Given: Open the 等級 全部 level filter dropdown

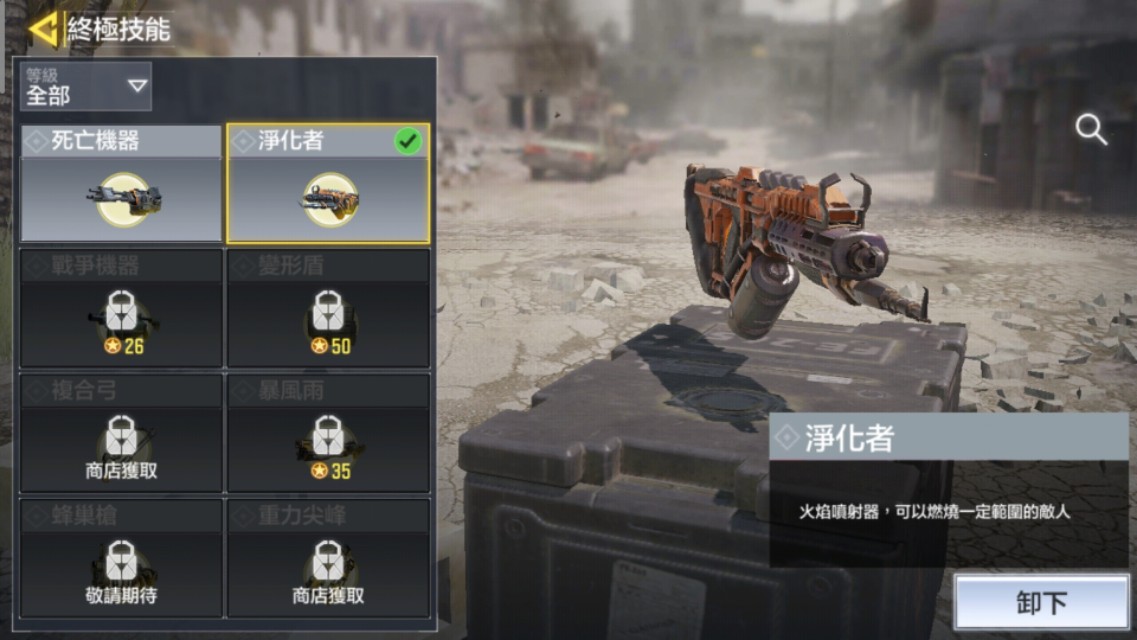Looking at the screenshot, I should [86, 86].
